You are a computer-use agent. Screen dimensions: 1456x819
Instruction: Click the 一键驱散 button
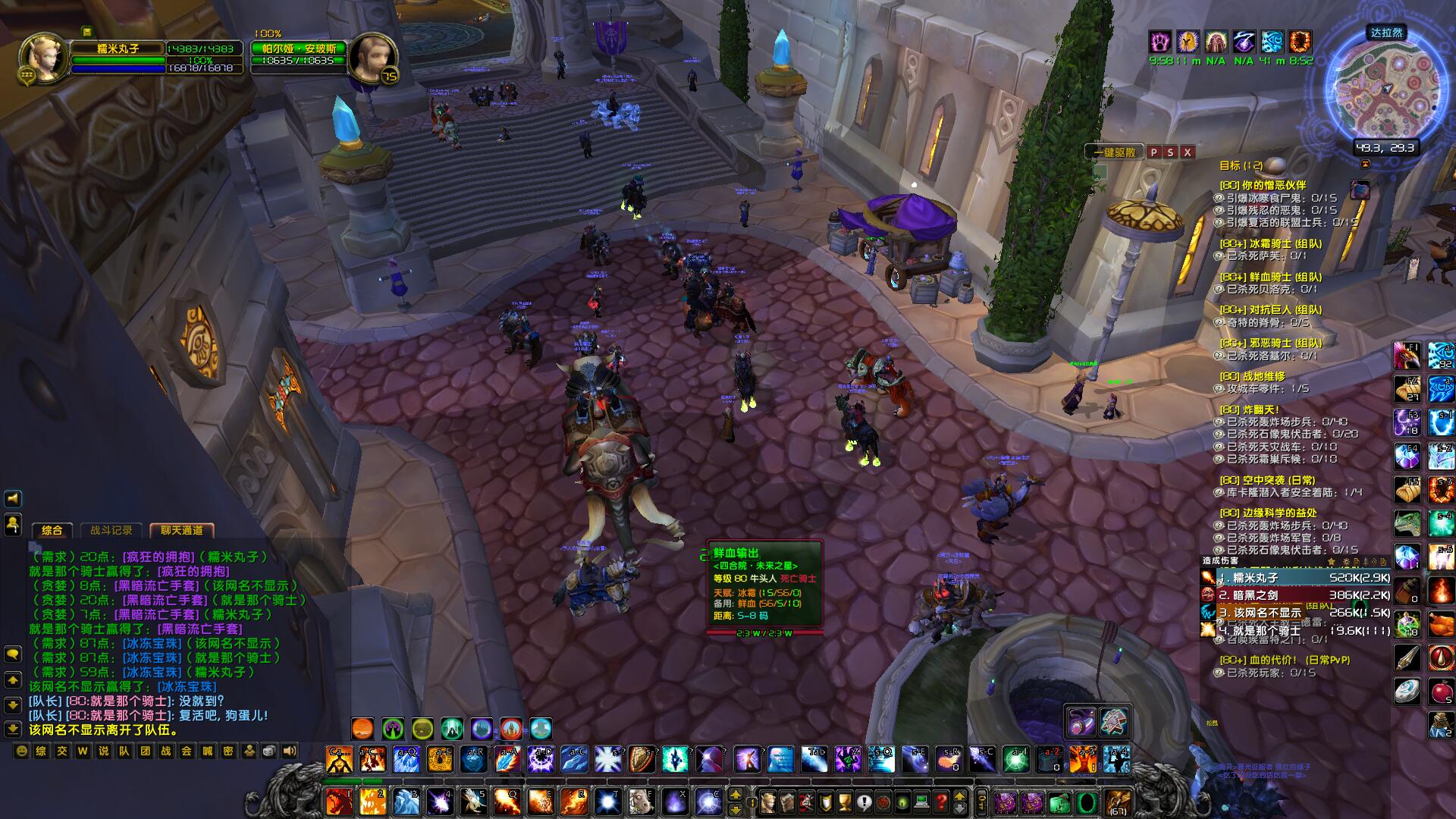pyautogui.click(x=1114, y=152)
